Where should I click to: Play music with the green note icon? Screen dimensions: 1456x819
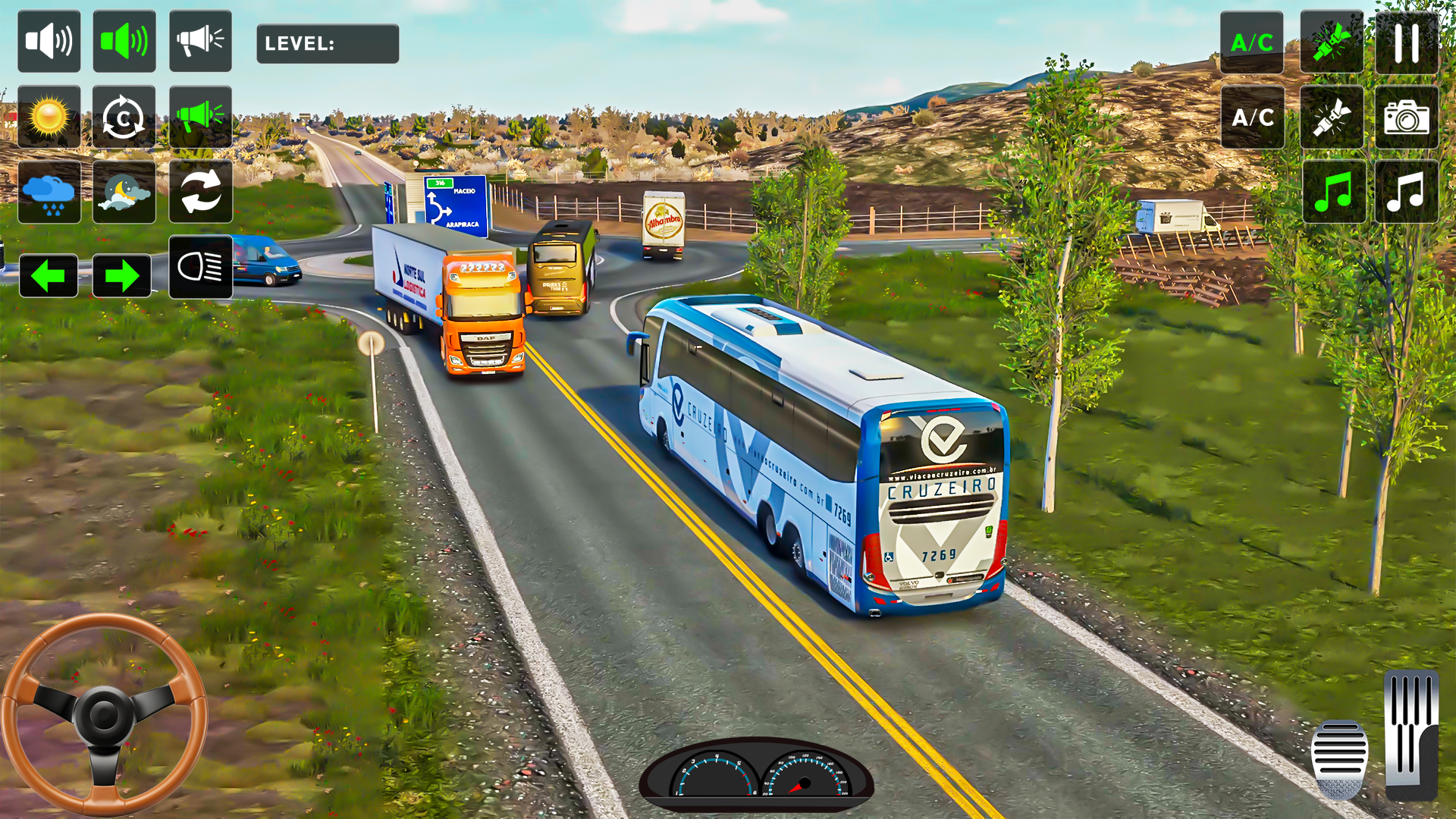click(1332, 191)
